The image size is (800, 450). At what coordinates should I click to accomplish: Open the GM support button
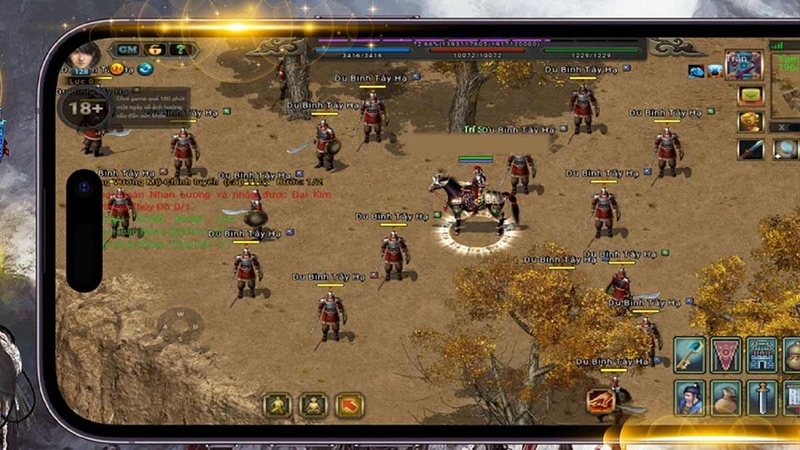(x=127, y=49)
